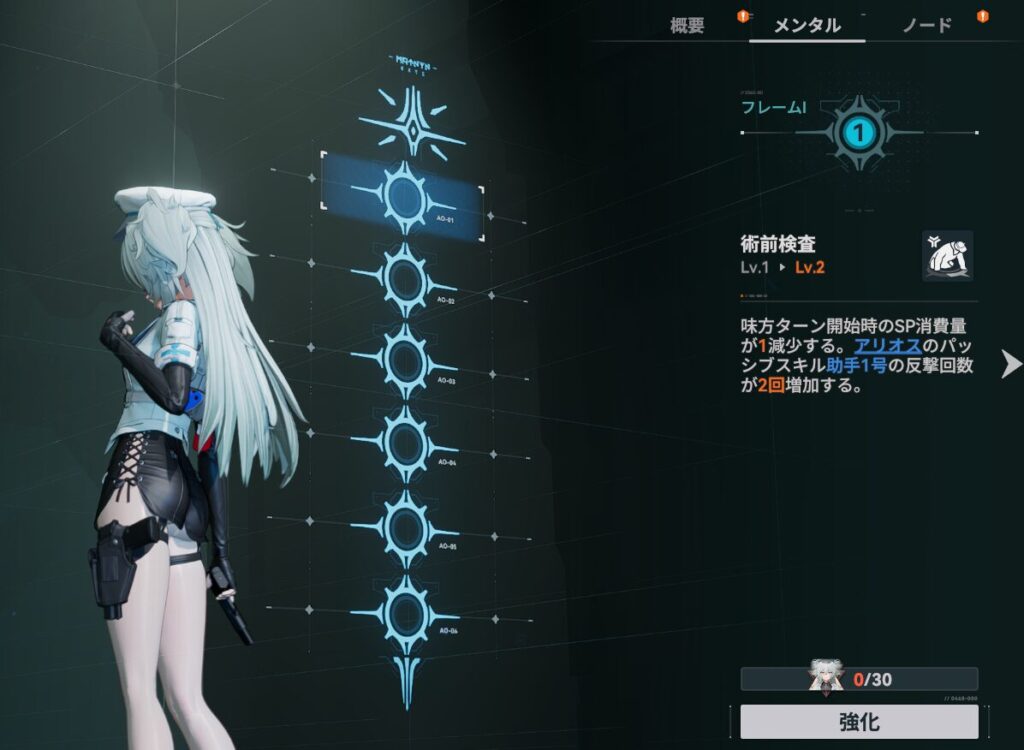Click the フレームI number 1 emblem
This screenshot has width=1024, height=750.
tap(860, 132)
